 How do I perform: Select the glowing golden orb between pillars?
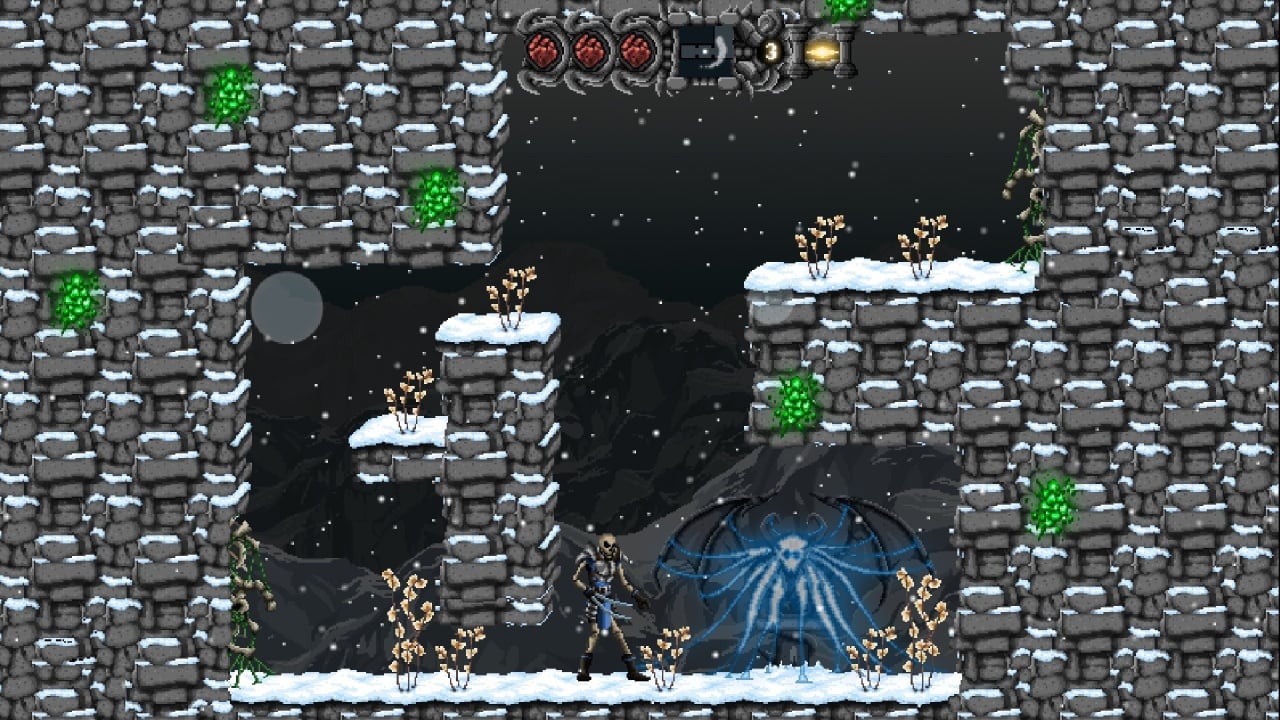click(x=821, y=50)
